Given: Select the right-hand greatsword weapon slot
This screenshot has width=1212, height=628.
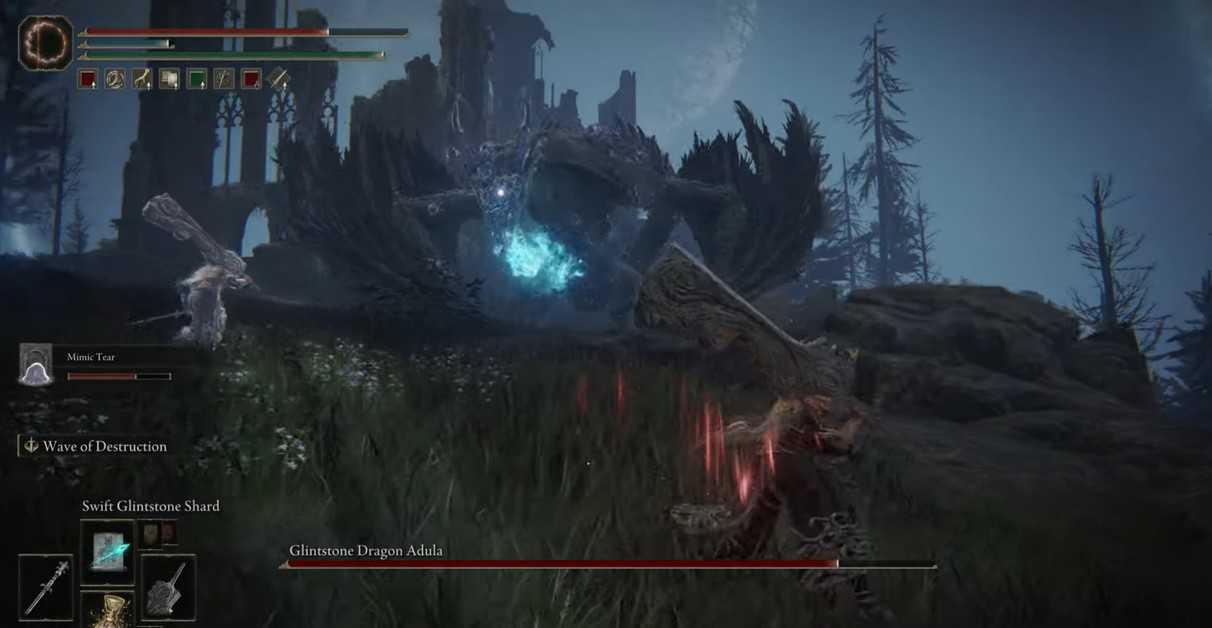Looking at the screenshot, I should click(168, 587).
